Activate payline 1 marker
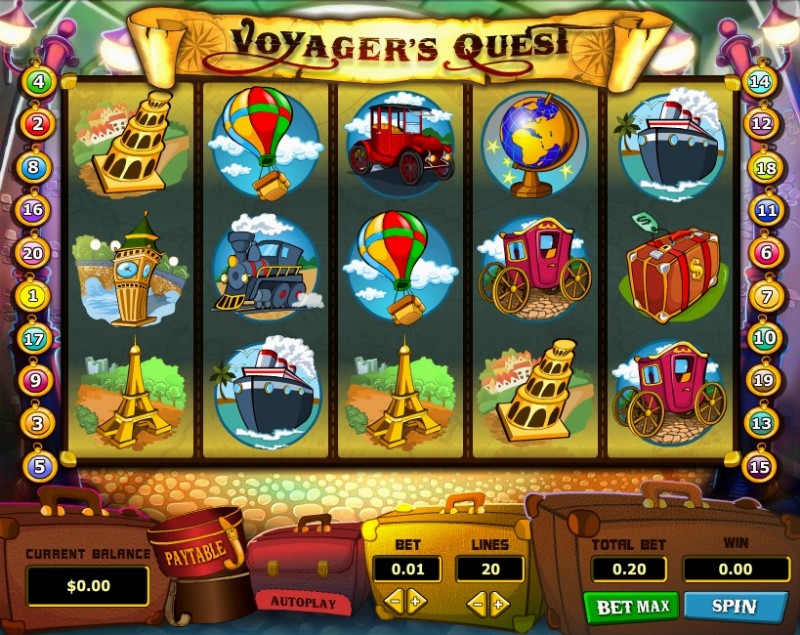This screenshot has width=800, height=635. tap(34, 296)
